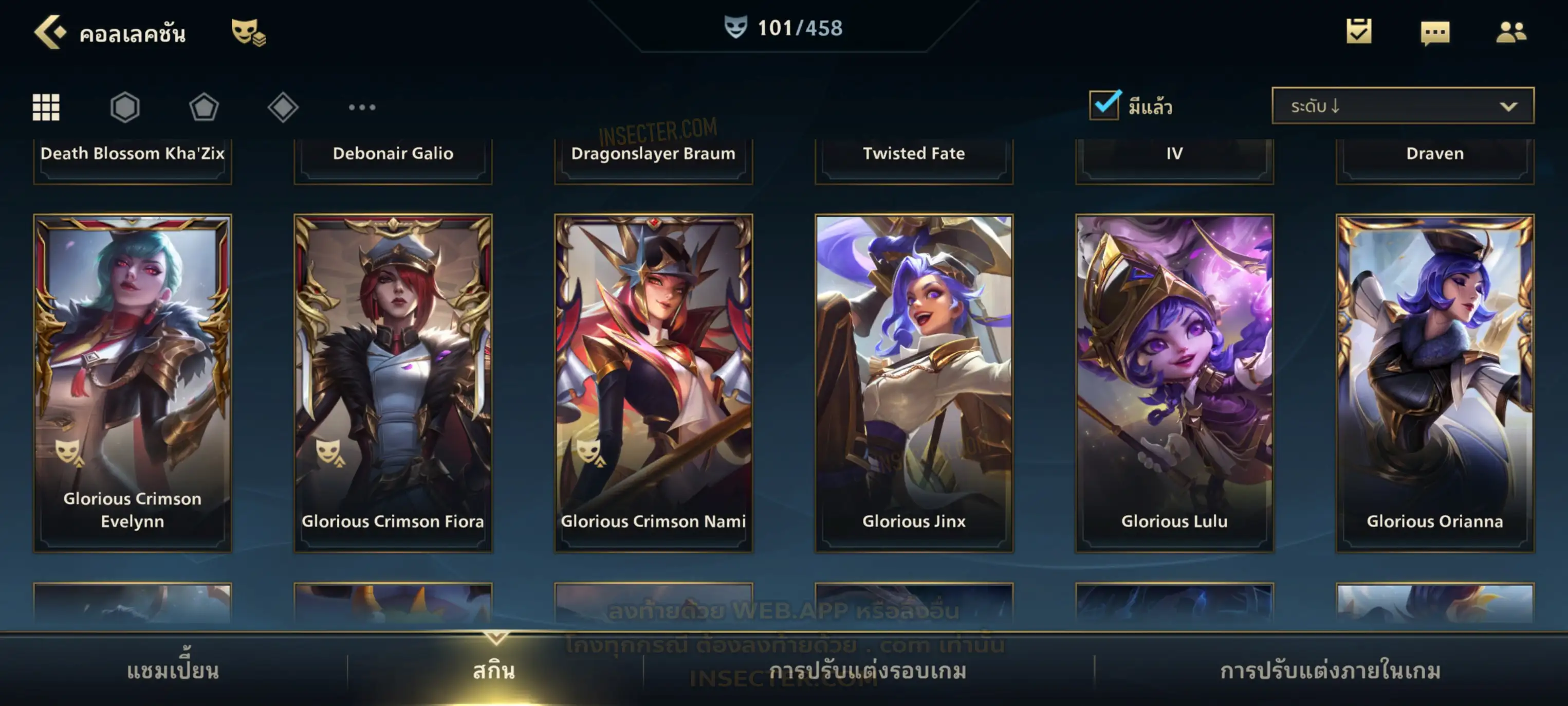1568x706 pixels.
Task: View the Glorious Jinx skin card
Action: point(914,383)
